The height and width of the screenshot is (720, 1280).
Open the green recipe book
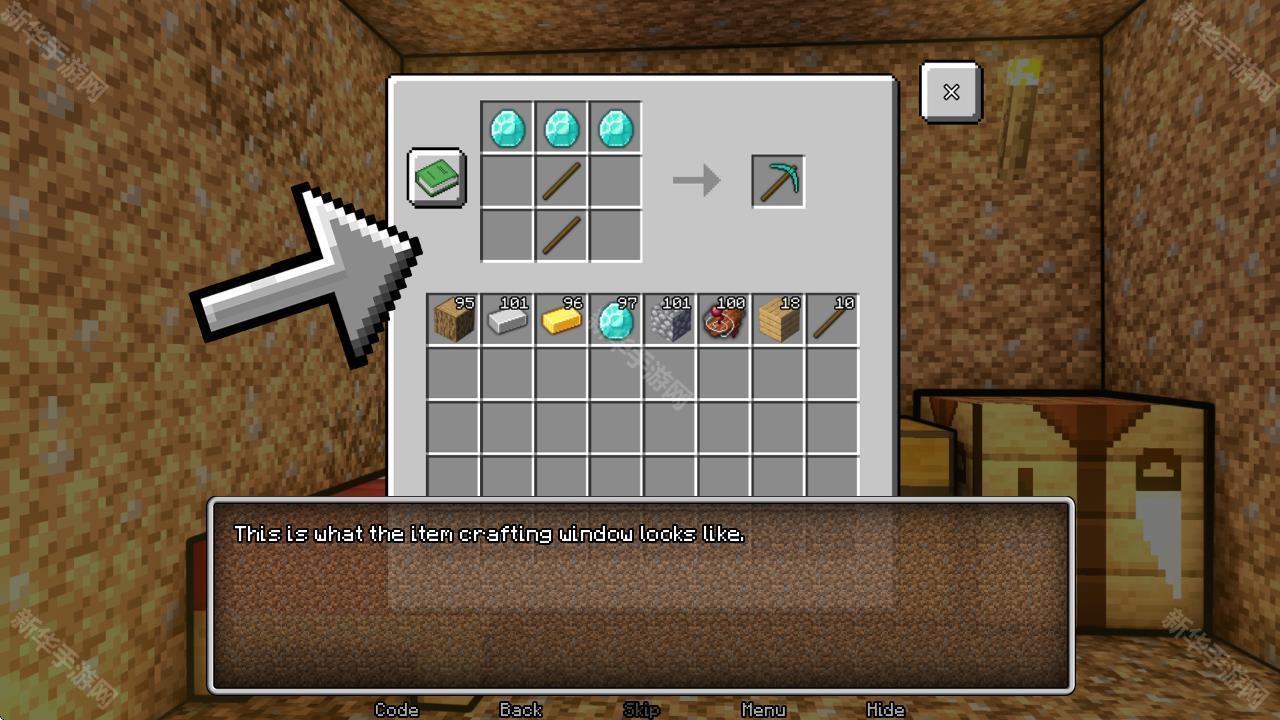click(x=435, y=178)
